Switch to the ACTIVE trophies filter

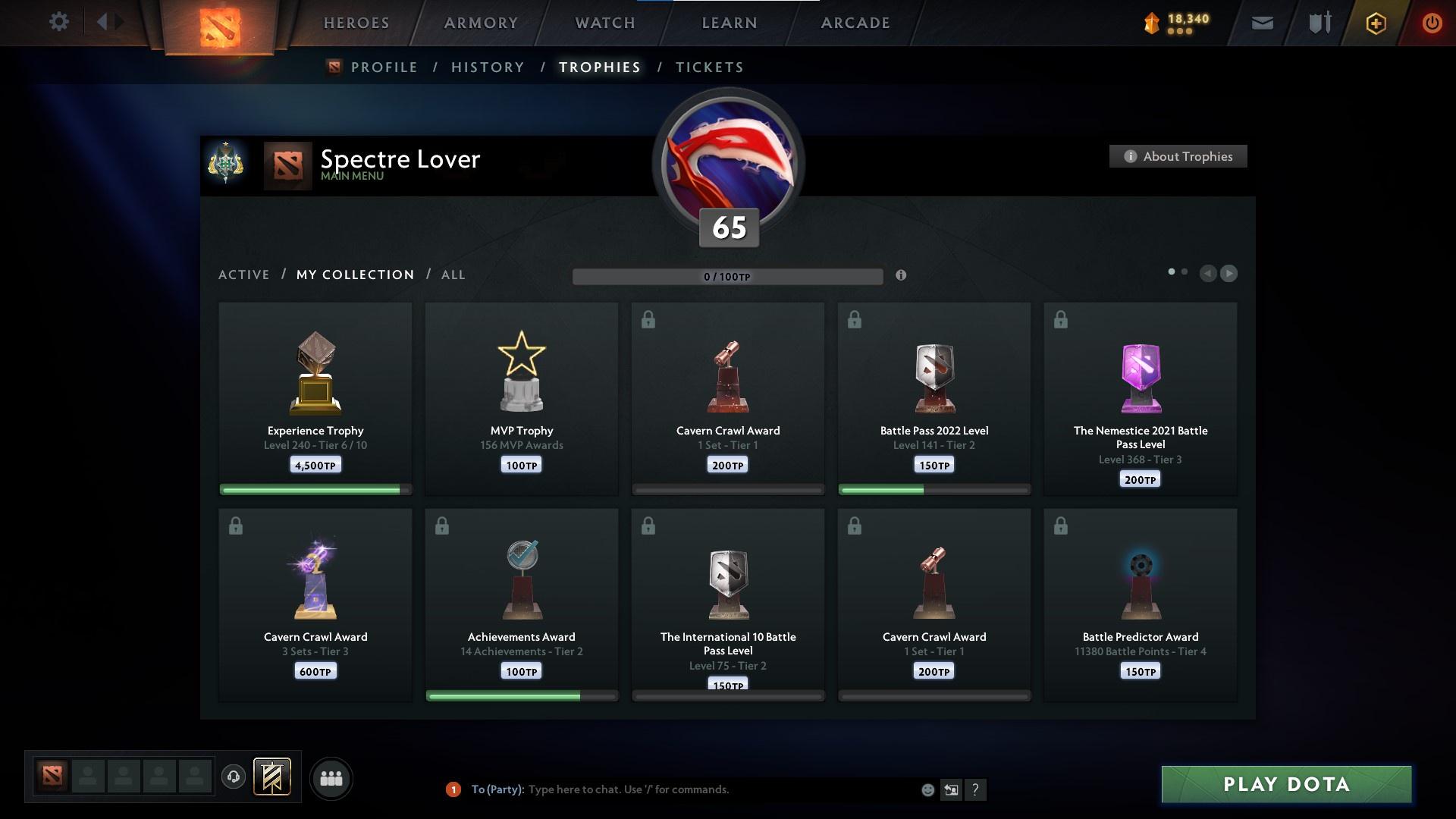(x=244, y=275)
